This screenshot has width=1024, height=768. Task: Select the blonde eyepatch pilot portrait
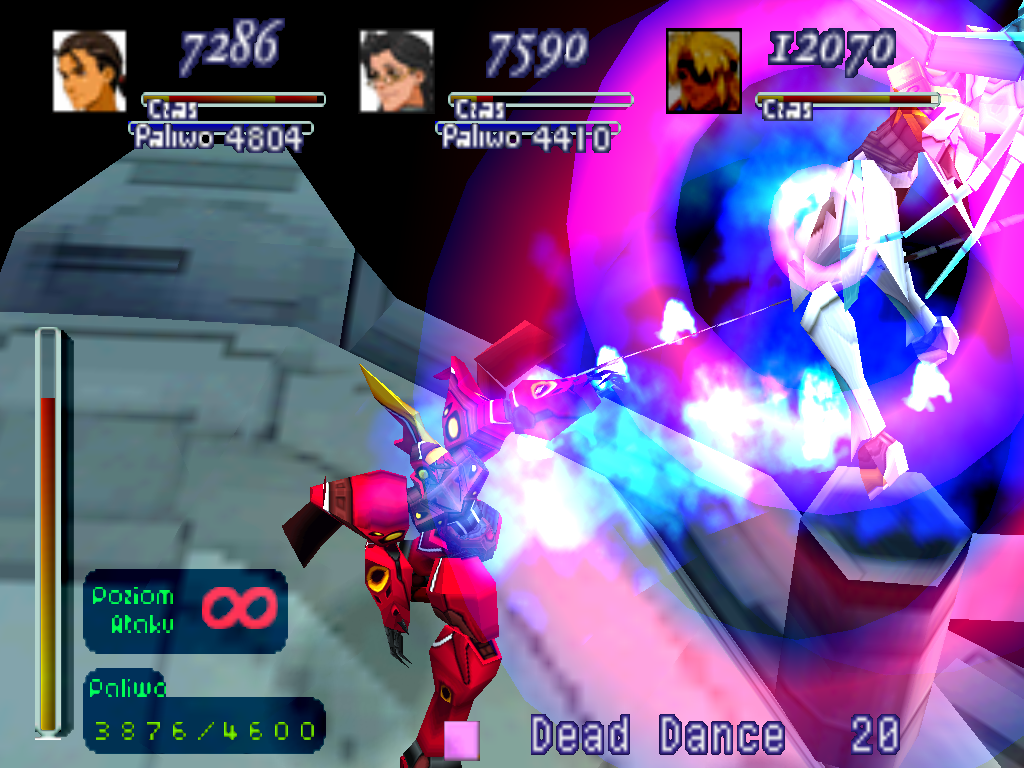point(703,70)
